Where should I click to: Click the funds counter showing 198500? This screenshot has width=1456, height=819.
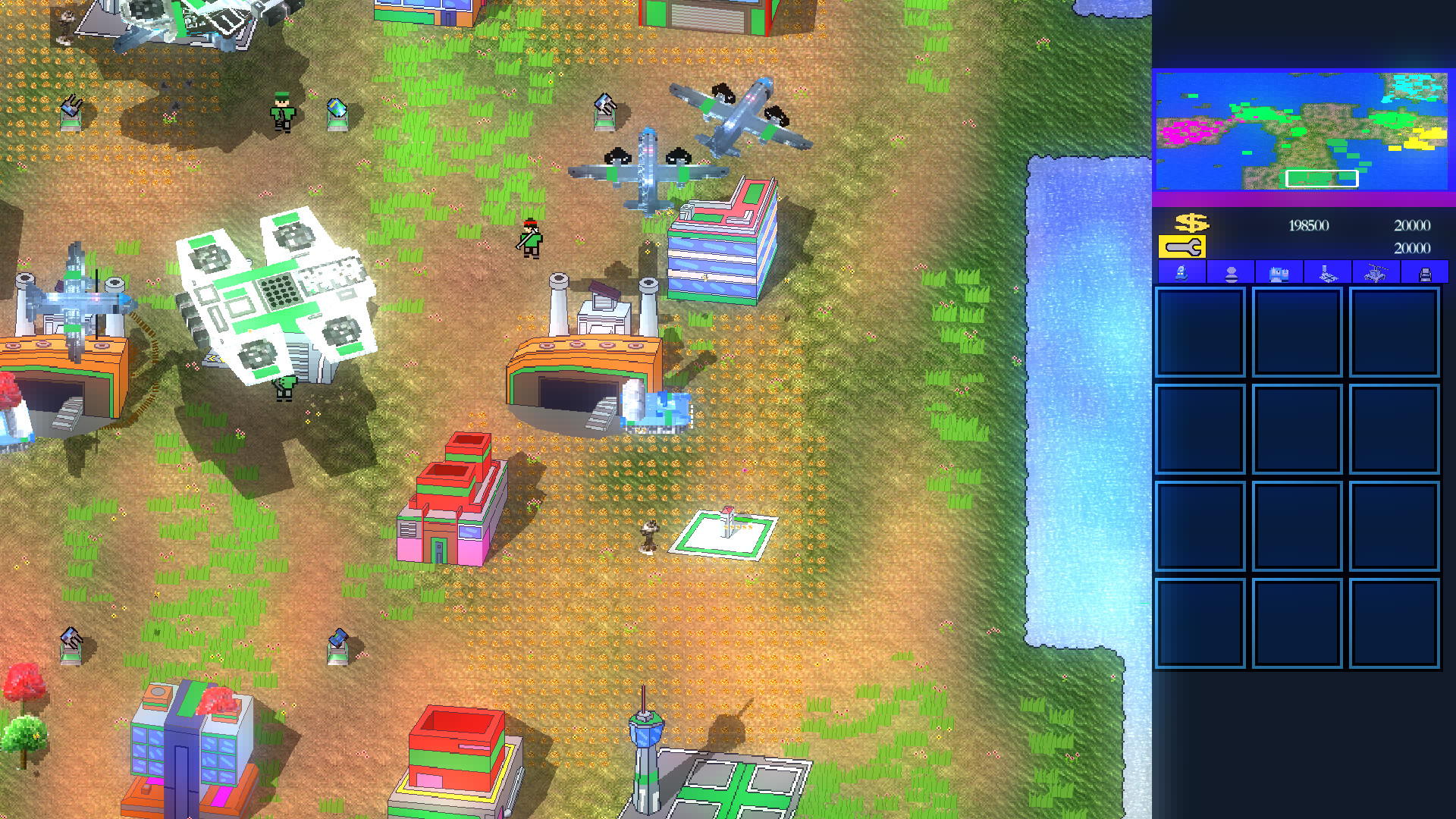click(x=1308, y=225)
